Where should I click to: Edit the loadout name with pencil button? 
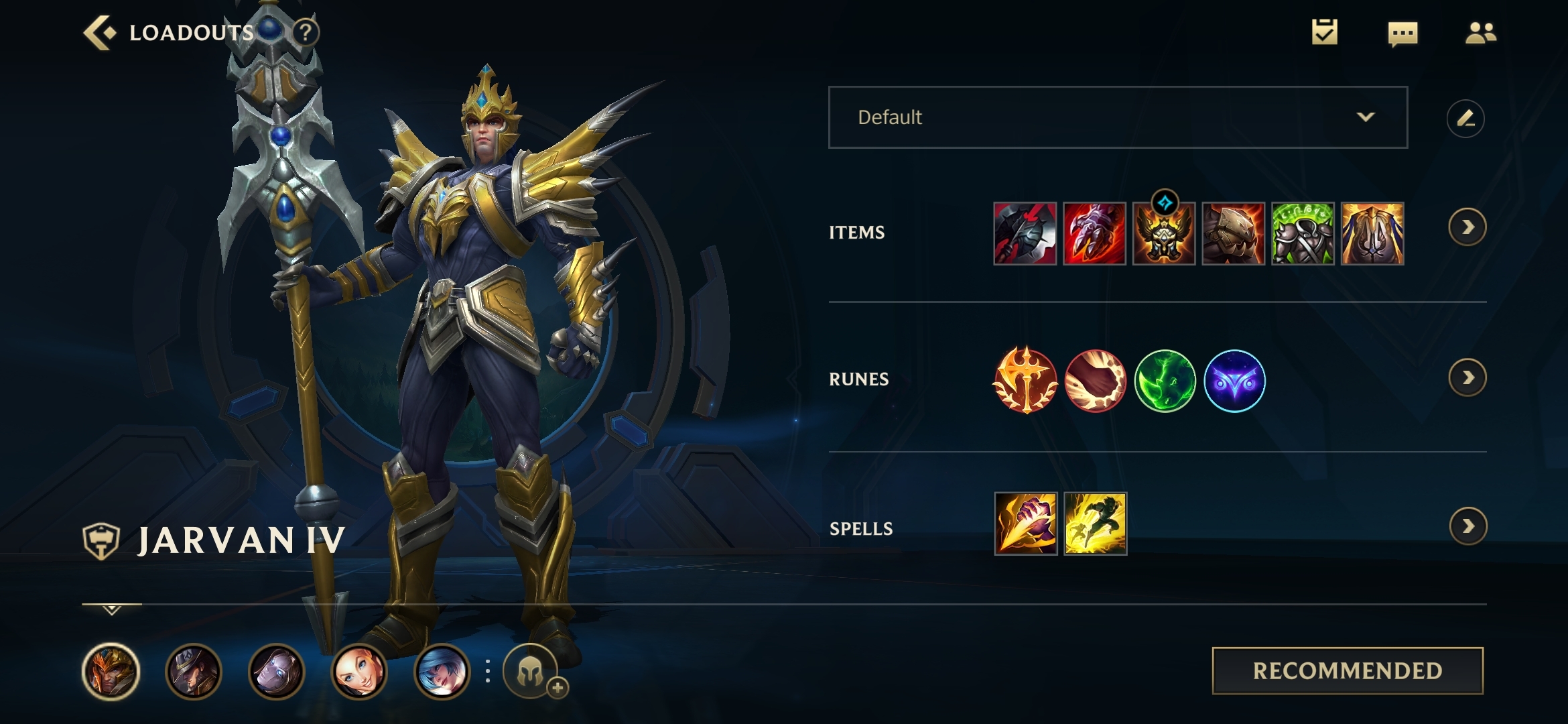click(x=1465, y=119)
